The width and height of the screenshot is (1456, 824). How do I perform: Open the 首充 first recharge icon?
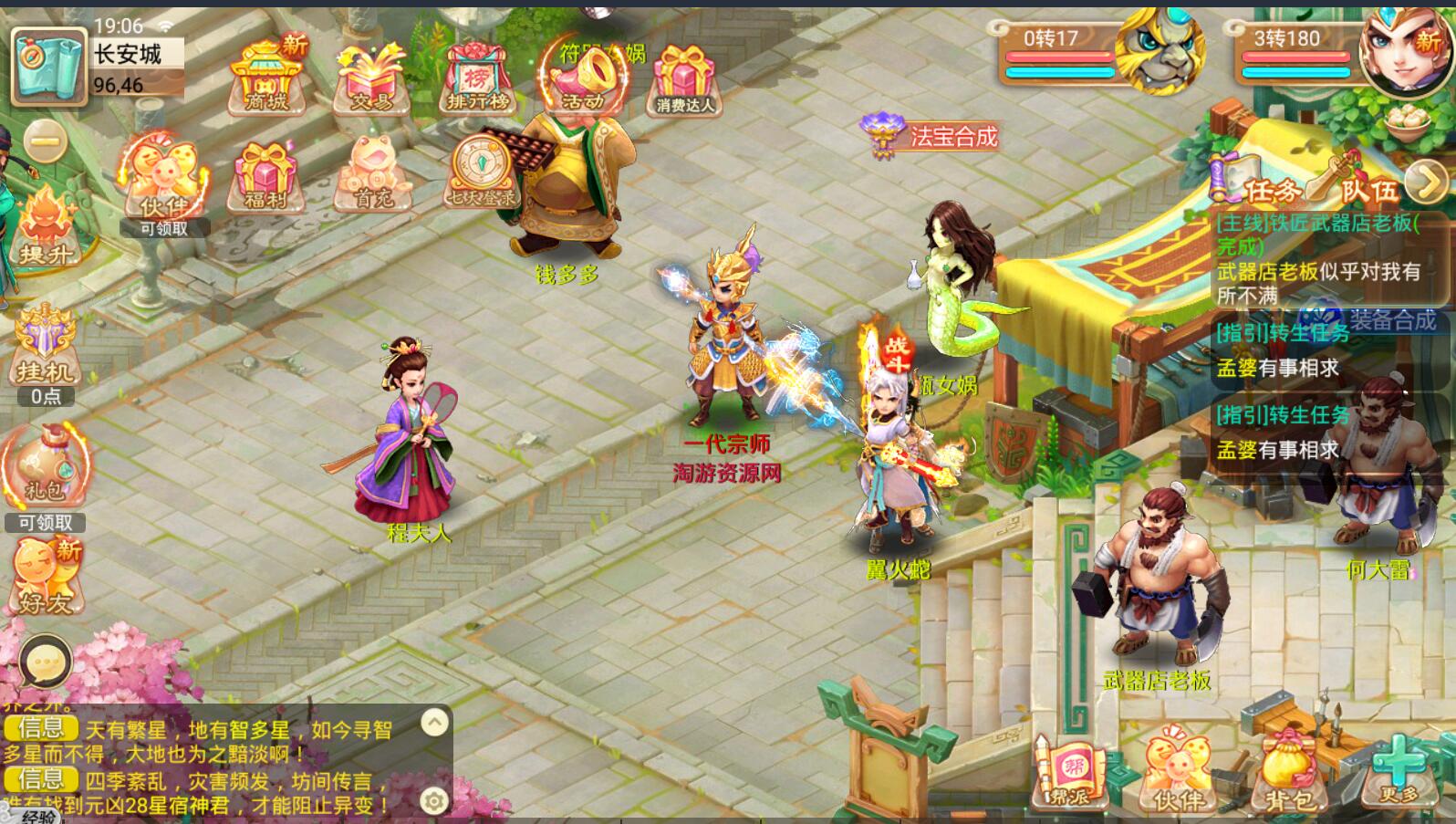click(x=372, y=175)
